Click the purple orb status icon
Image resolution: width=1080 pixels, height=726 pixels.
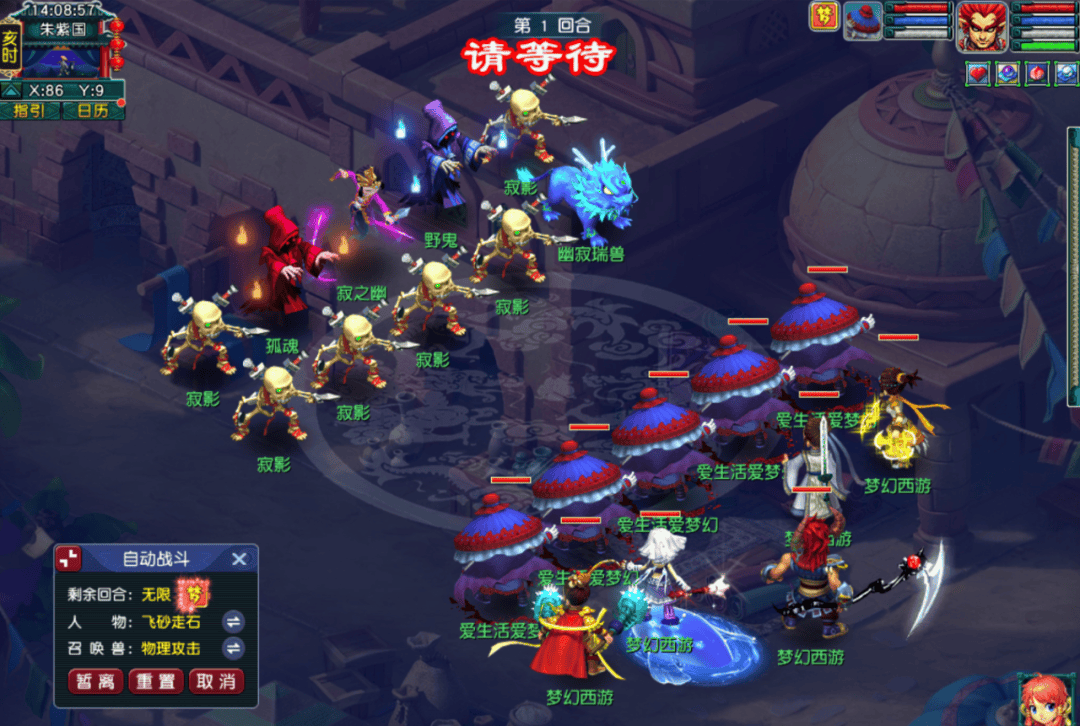click(1007, 73)
